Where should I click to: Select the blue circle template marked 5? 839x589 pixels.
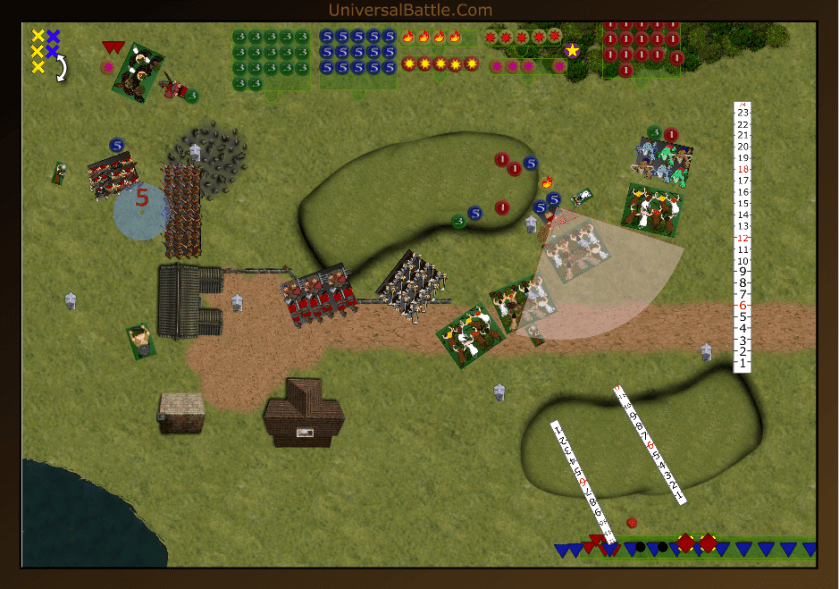(x=141, y=211)
